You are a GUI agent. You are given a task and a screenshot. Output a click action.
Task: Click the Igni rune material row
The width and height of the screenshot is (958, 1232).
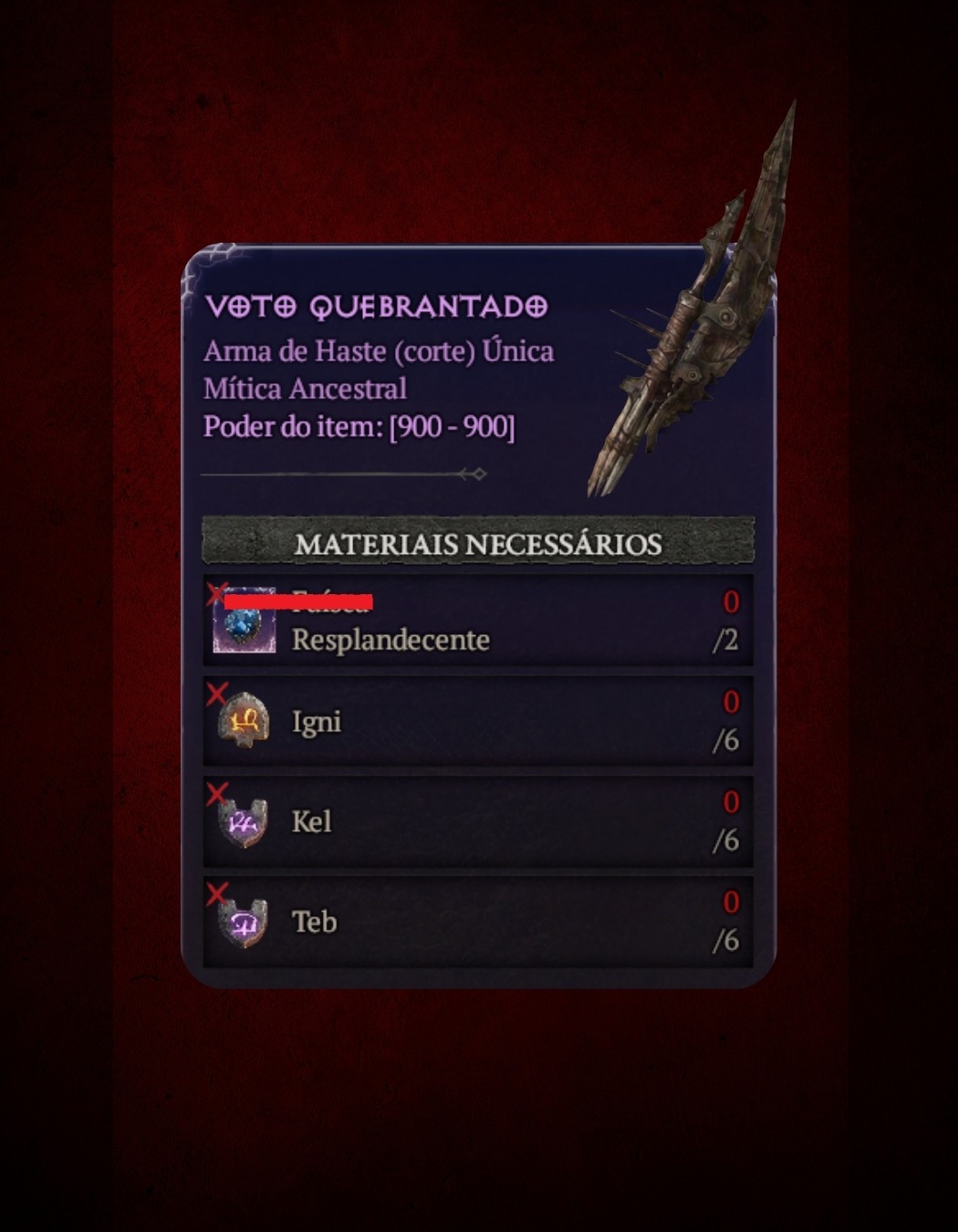478,721
